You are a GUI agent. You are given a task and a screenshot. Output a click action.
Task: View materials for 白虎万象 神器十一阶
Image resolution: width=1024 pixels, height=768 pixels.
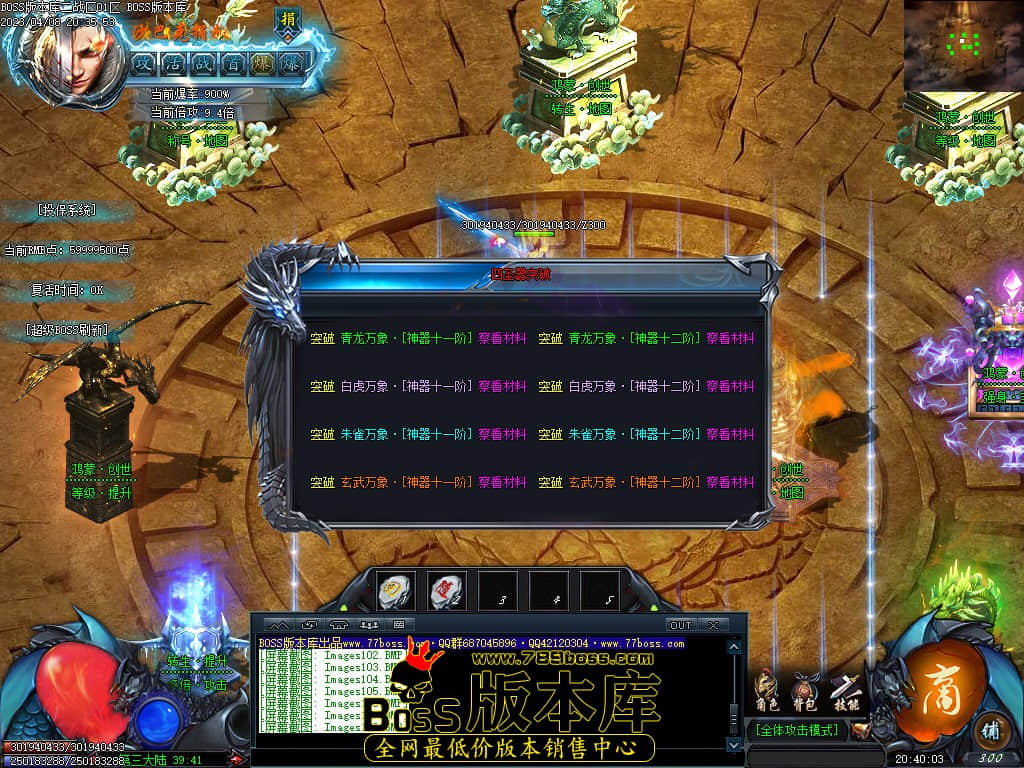(x=502, y=387)
